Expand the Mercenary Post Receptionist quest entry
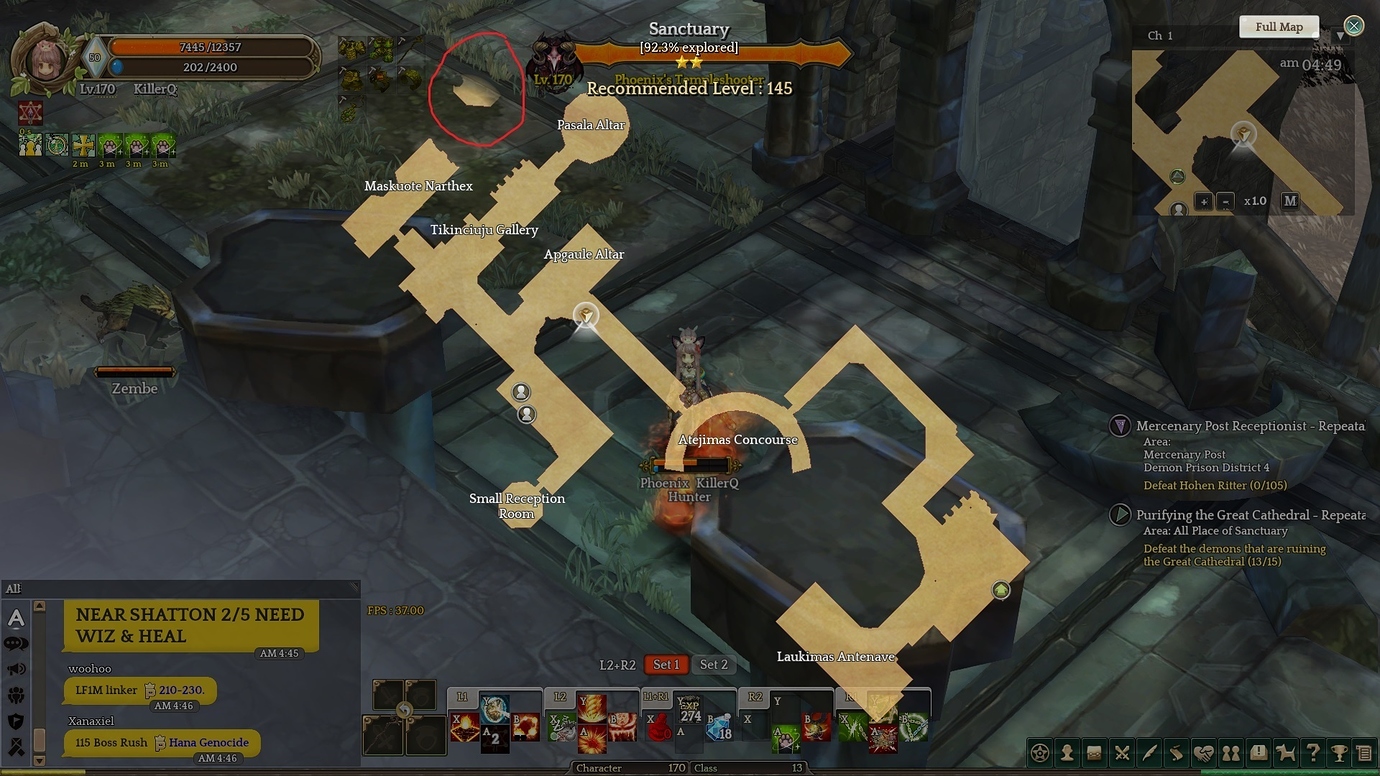 1120,425
